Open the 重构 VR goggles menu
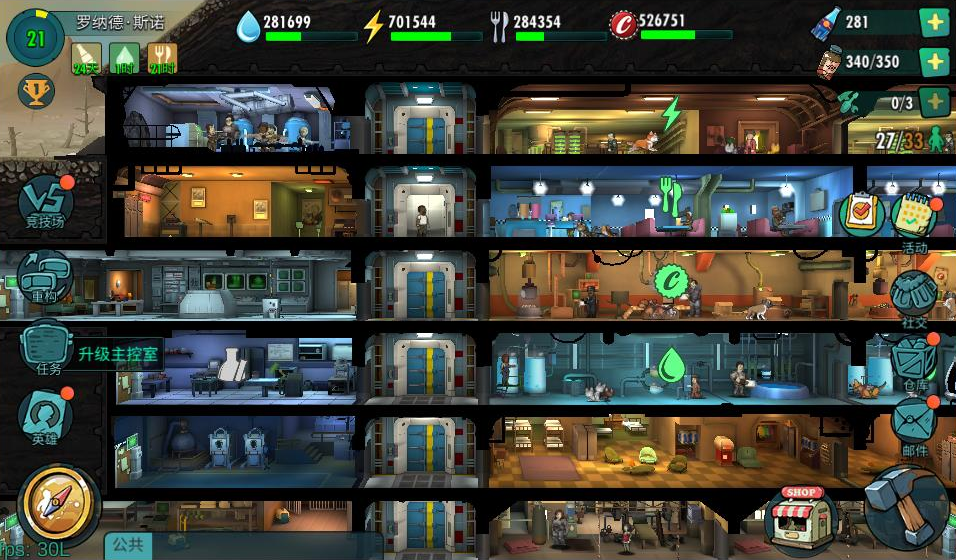 [44, 276]
